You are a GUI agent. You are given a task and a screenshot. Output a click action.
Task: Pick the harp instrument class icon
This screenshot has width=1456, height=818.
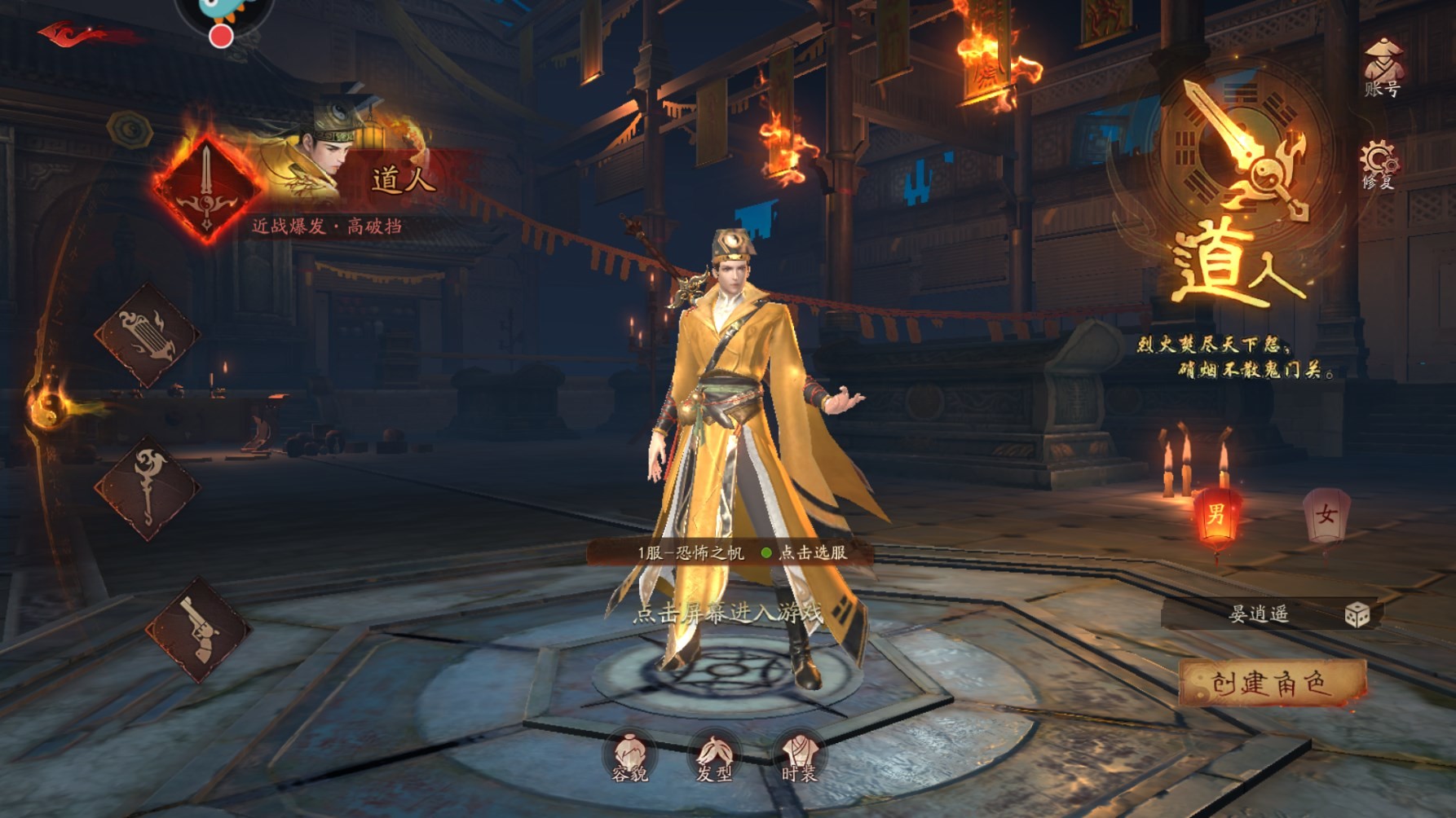[148, 335]
